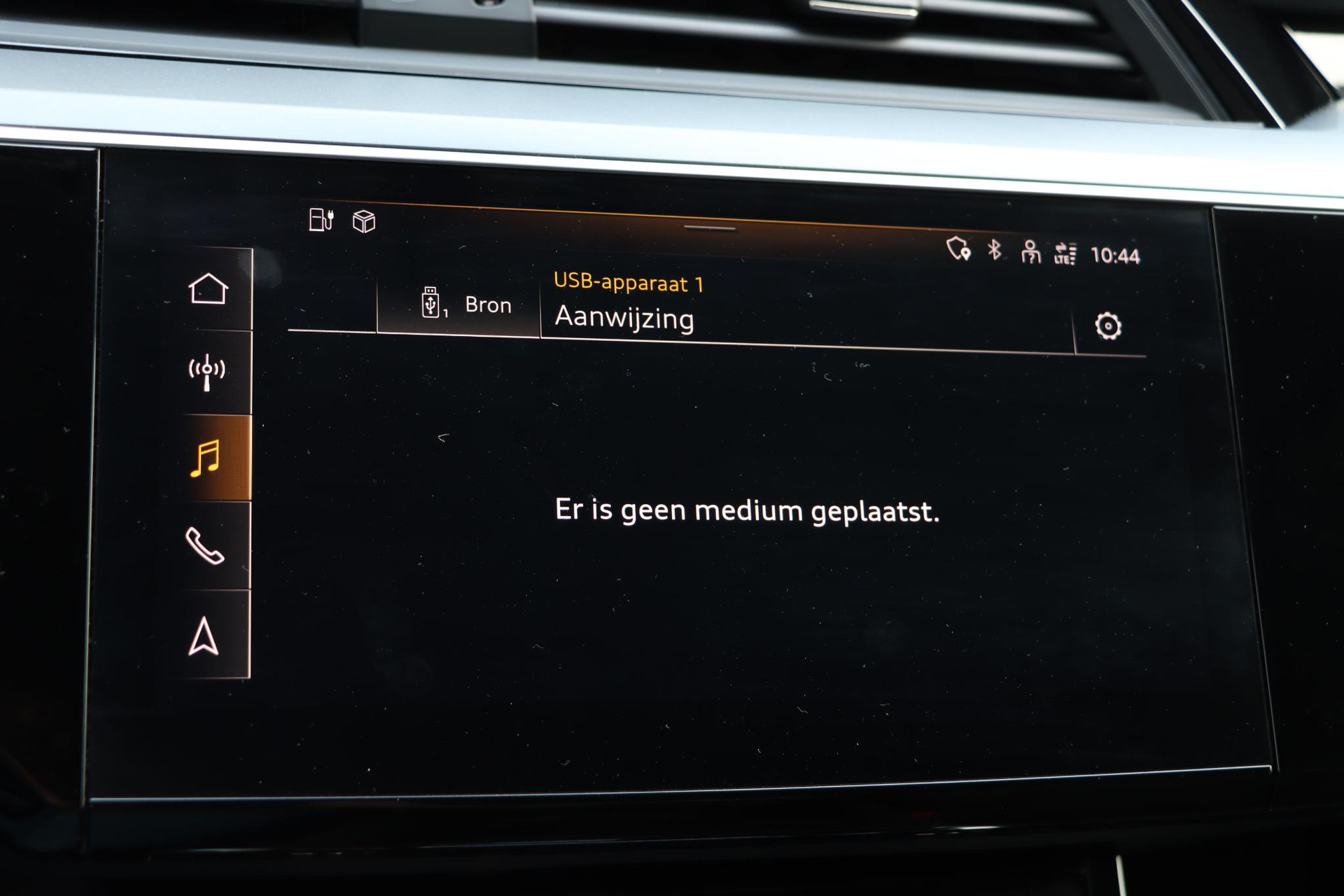Tap the shield location privacy icon

[958, 248]
